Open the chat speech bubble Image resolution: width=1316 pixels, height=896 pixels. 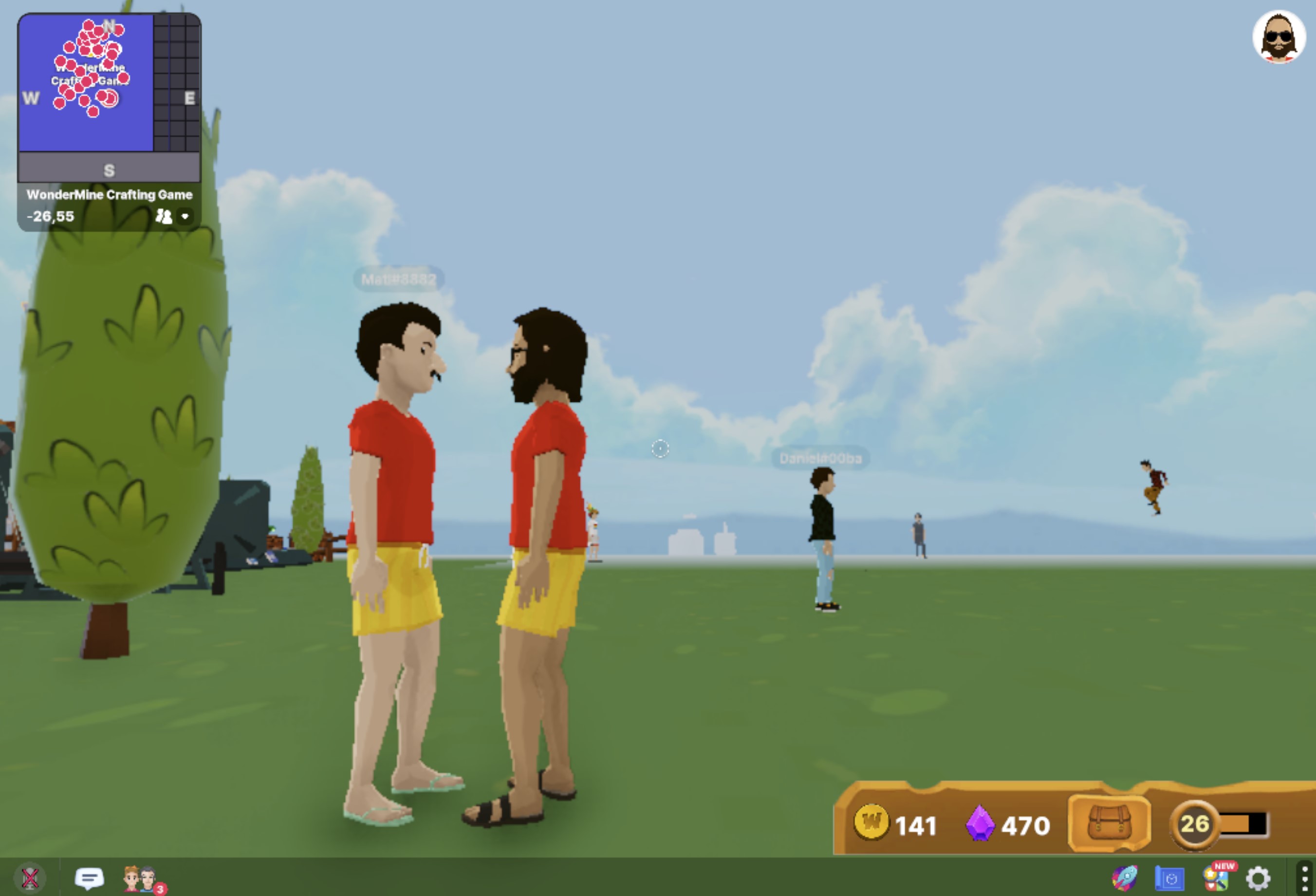tap(89, 878)
